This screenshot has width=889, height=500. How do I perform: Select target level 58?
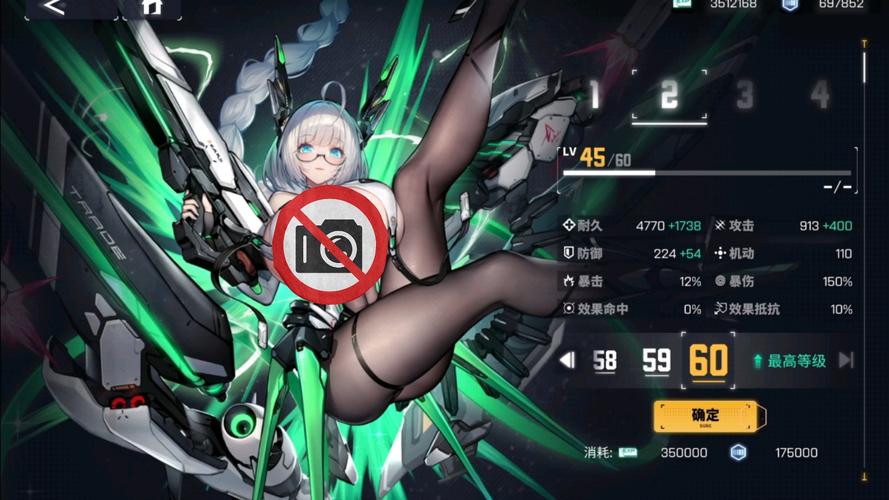click(x=604, y=360)
